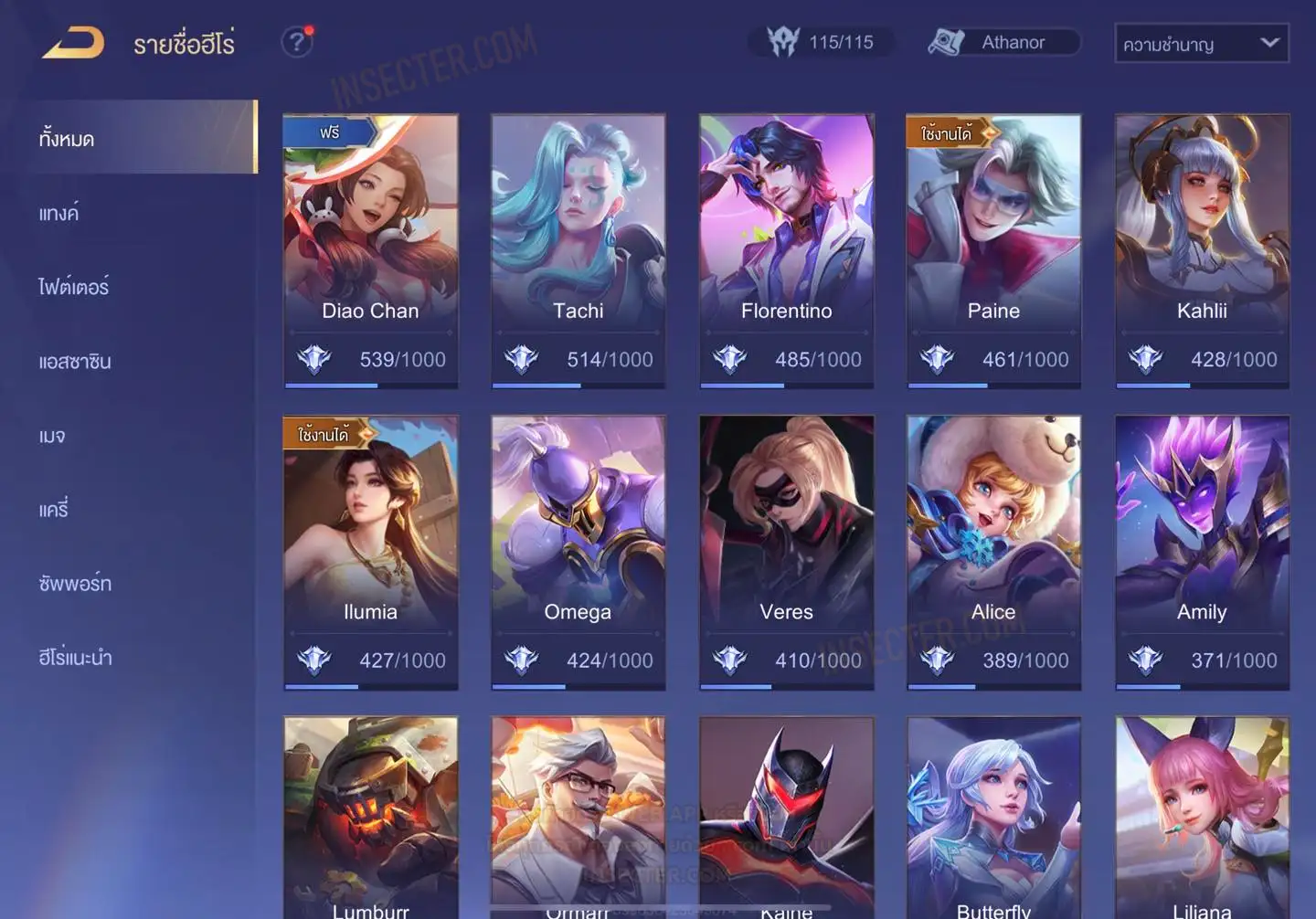
Task: Go back using the gold arrow button
Action: (x=73, y=43)
